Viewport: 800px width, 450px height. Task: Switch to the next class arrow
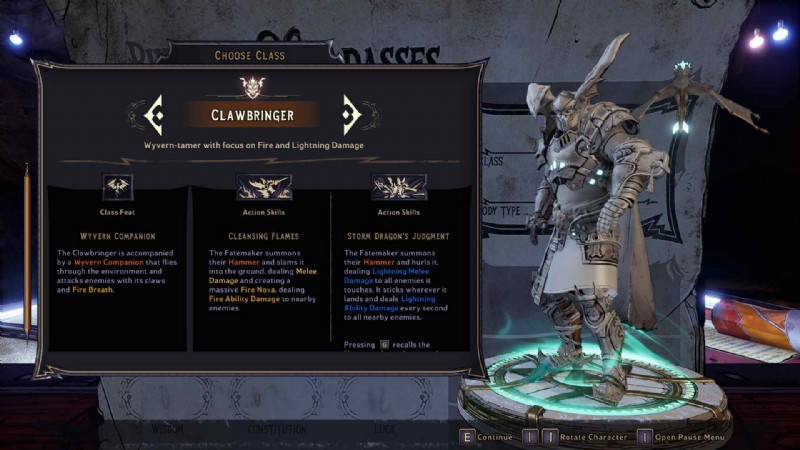pyautogui.click(x=351, y=115)
